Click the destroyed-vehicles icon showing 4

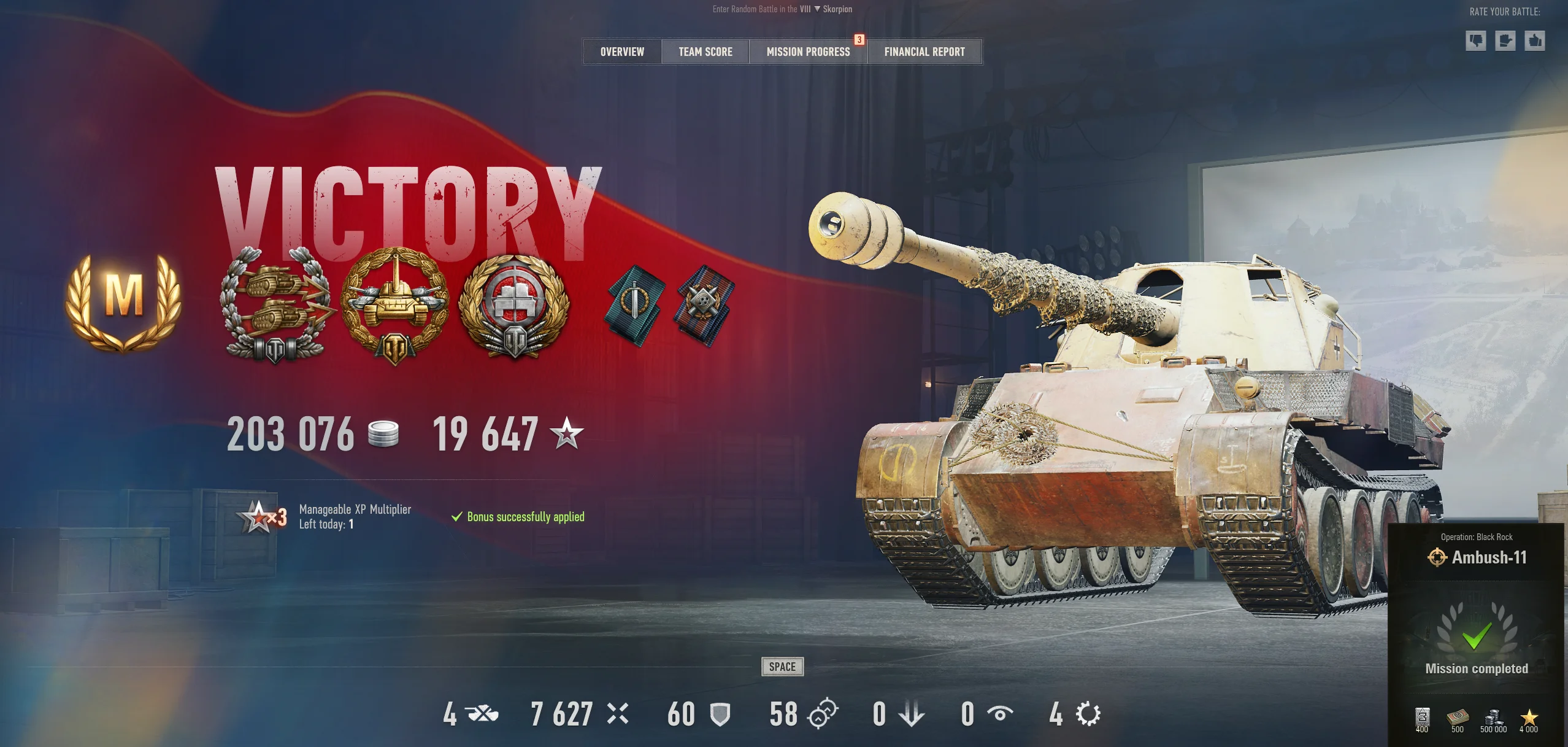tap(482, 714)
